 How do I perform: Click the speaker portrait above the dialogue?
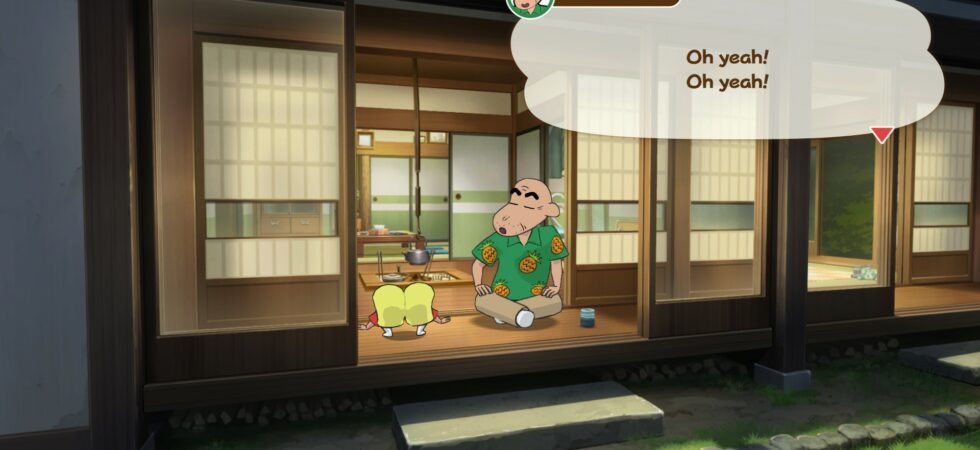coord(529,6)
